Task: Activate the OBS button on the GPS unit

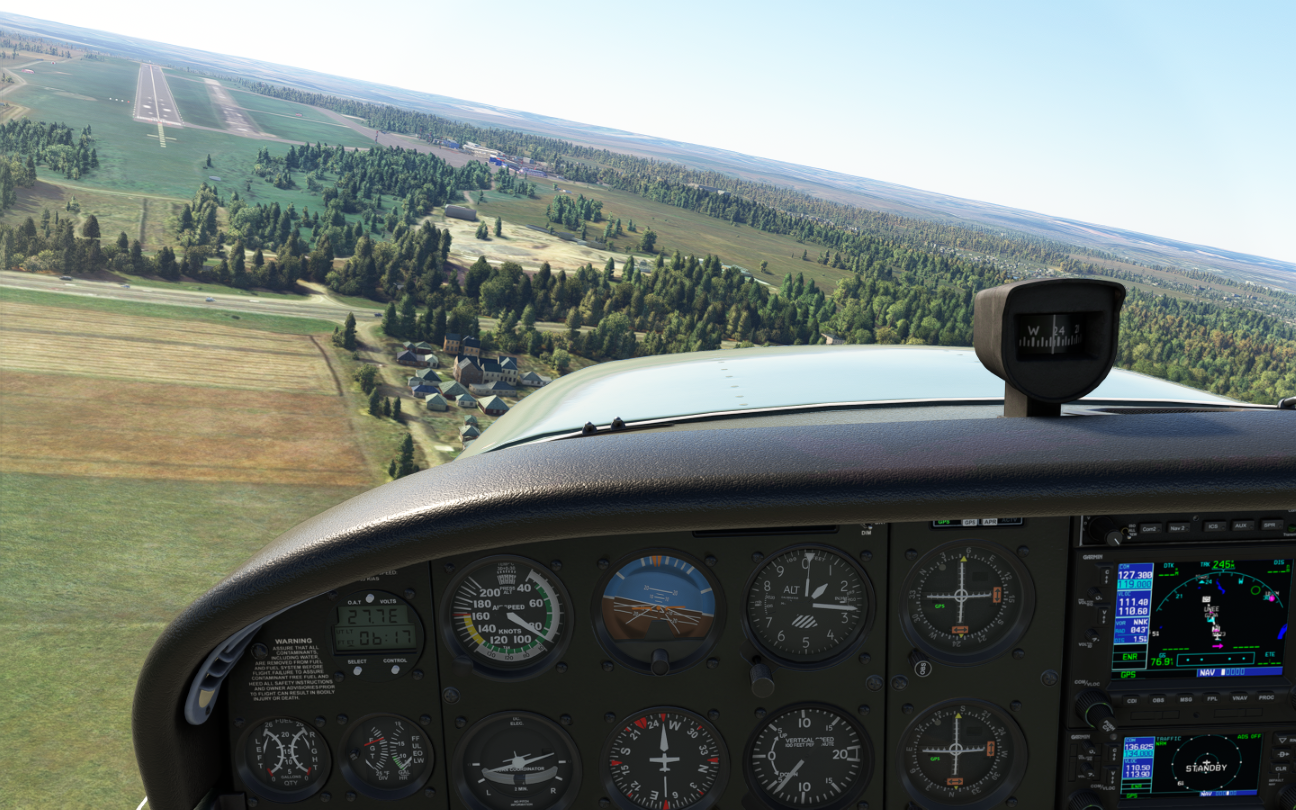Action: (x=1159, y=699)
